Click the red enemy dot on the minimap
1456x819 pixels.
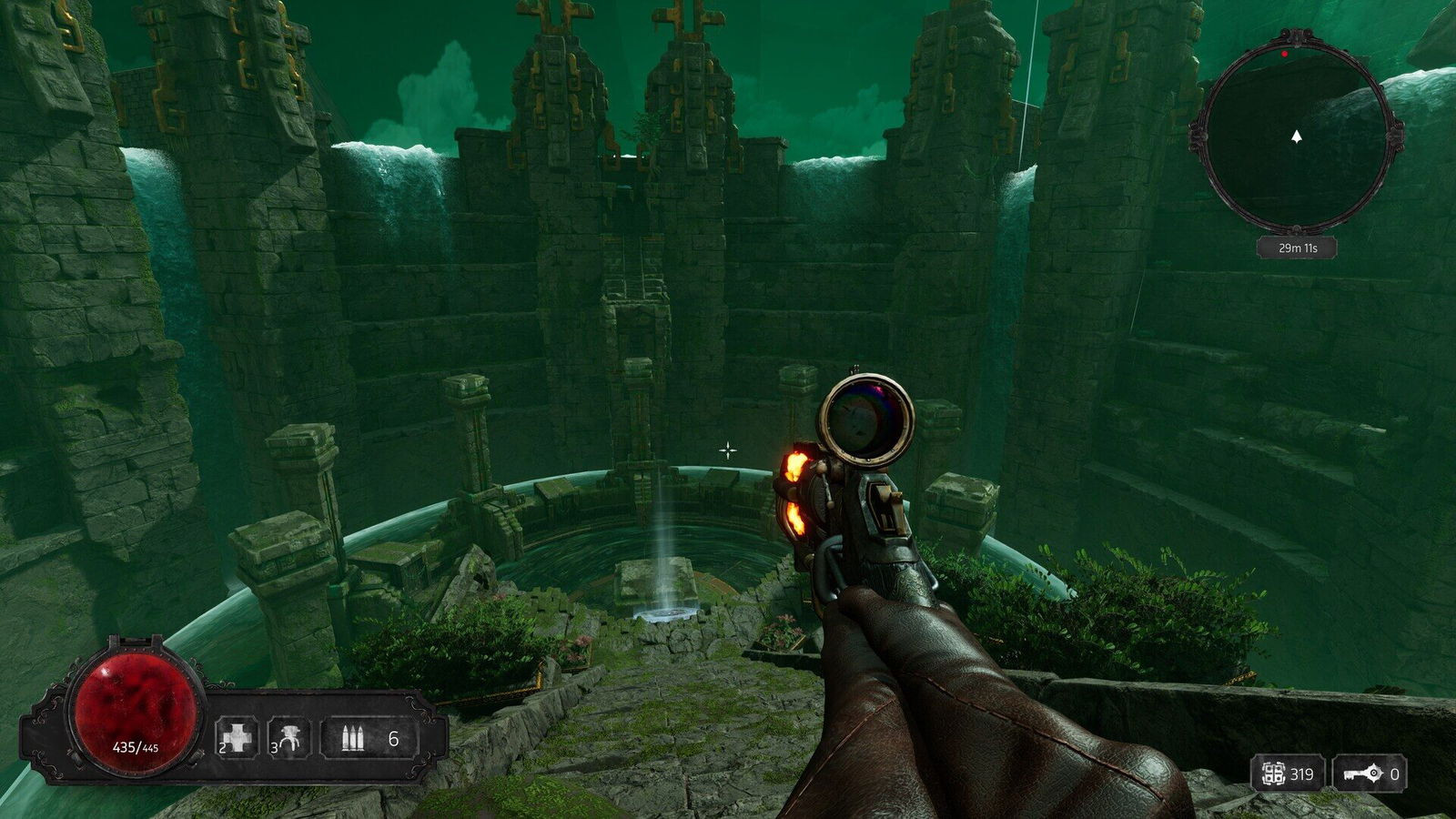tap(1283, 52)
